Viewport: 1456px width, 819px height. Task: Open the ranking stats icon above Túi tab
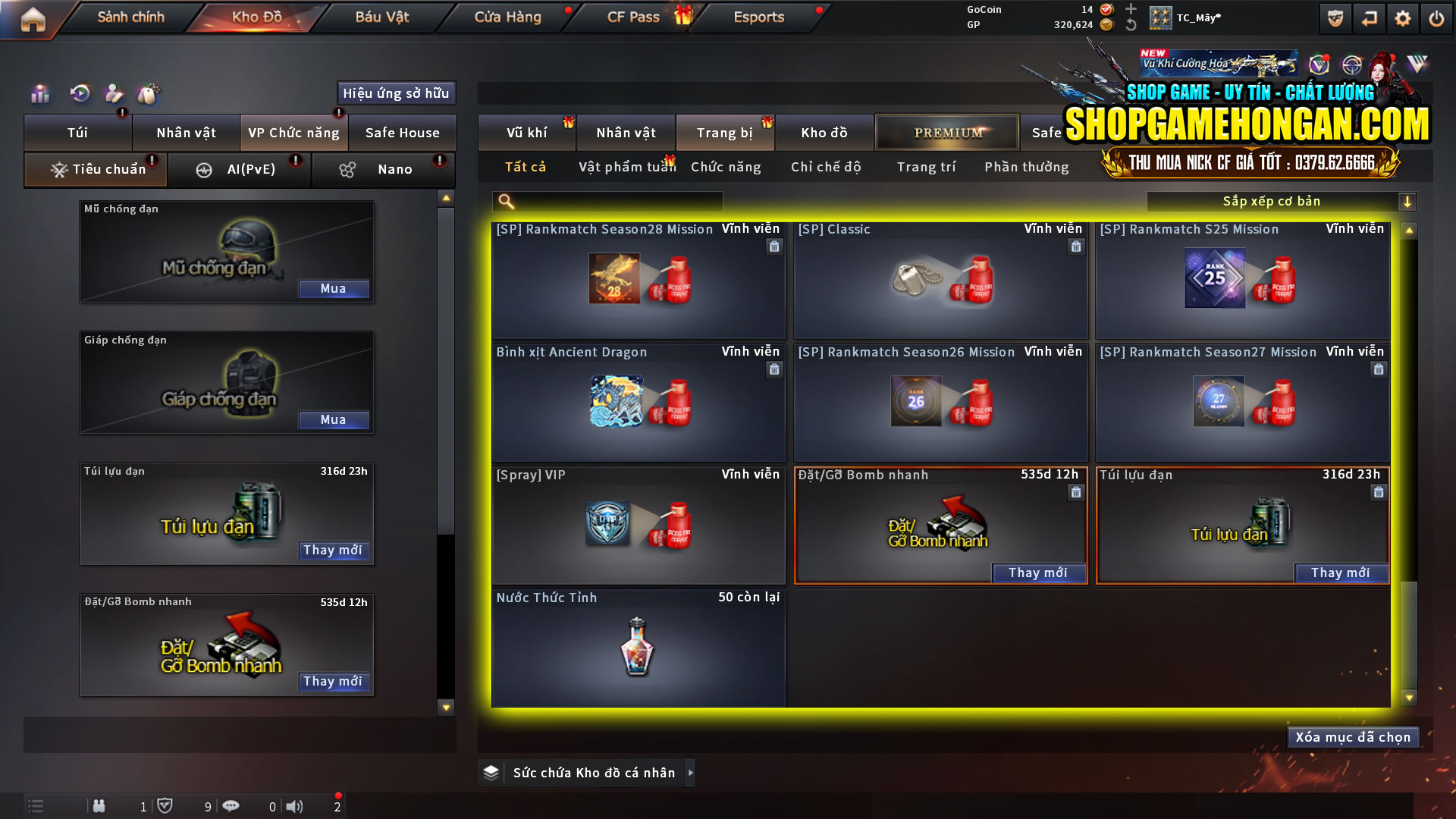coord(39,93)
